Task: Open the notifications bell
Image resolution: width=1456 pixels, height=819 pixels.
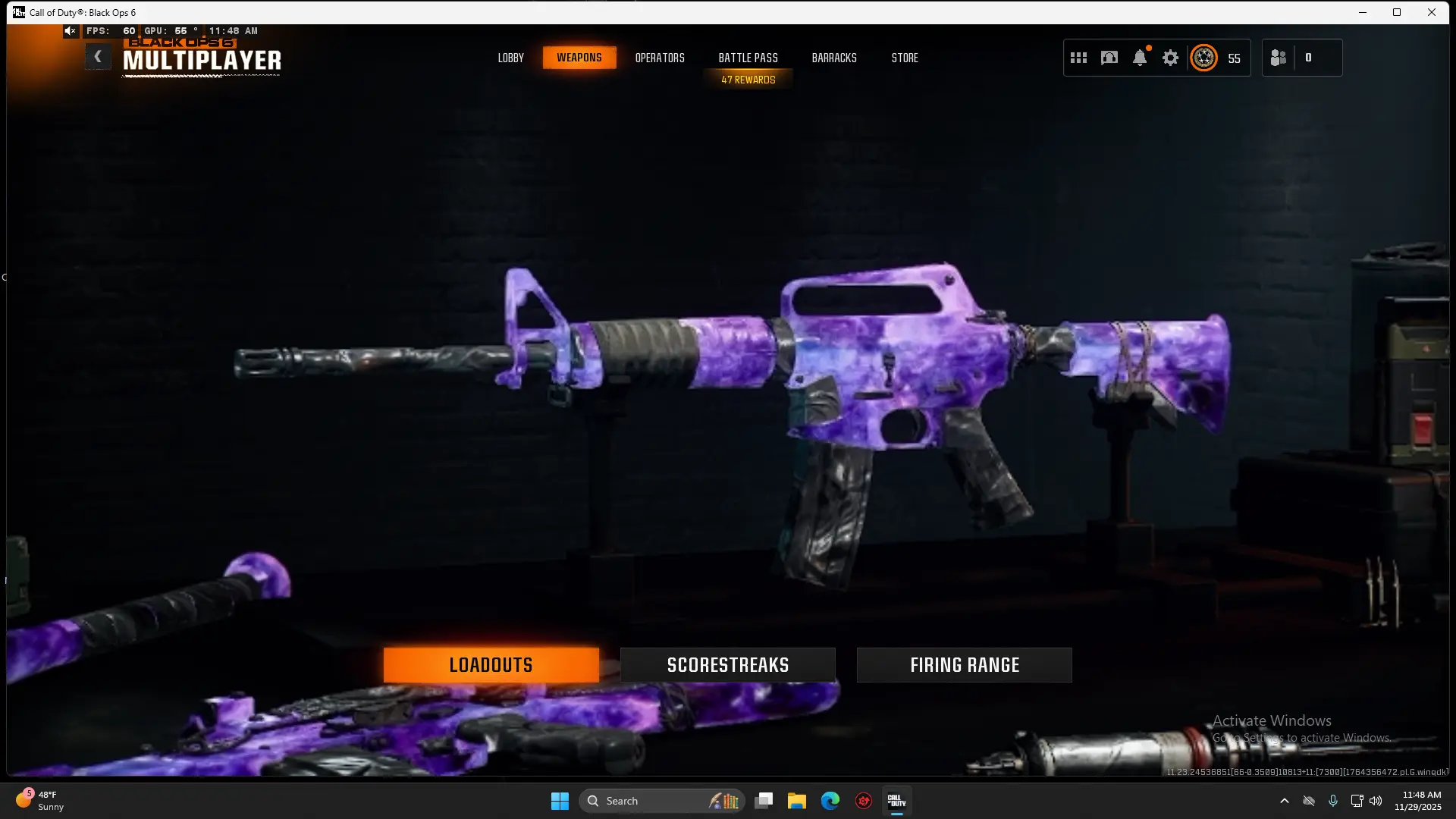Action: point(1140,57)
